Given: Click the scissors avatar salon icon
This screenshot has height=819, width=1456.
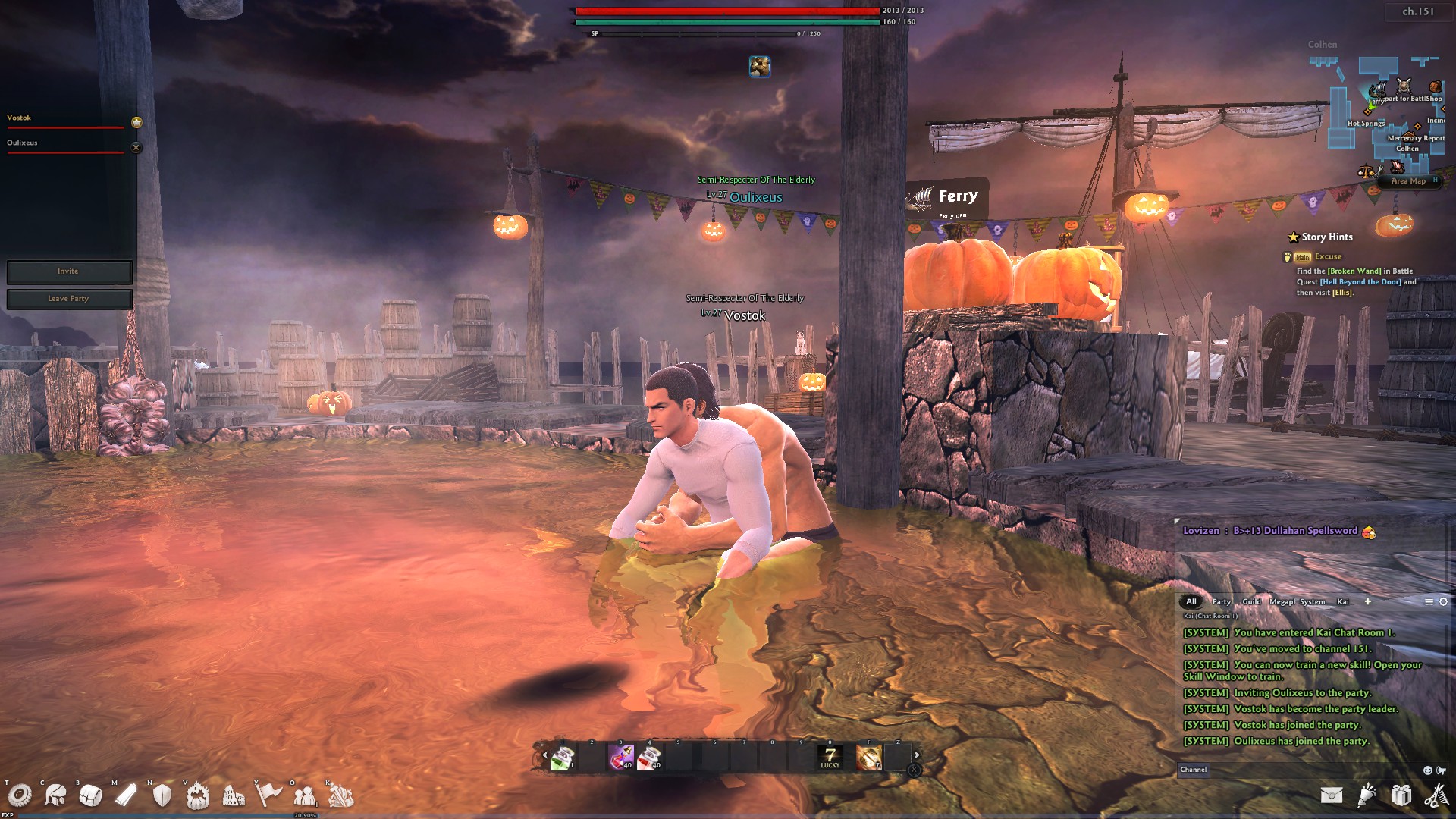Looking at the screenshot, I should pos(1436,796).
